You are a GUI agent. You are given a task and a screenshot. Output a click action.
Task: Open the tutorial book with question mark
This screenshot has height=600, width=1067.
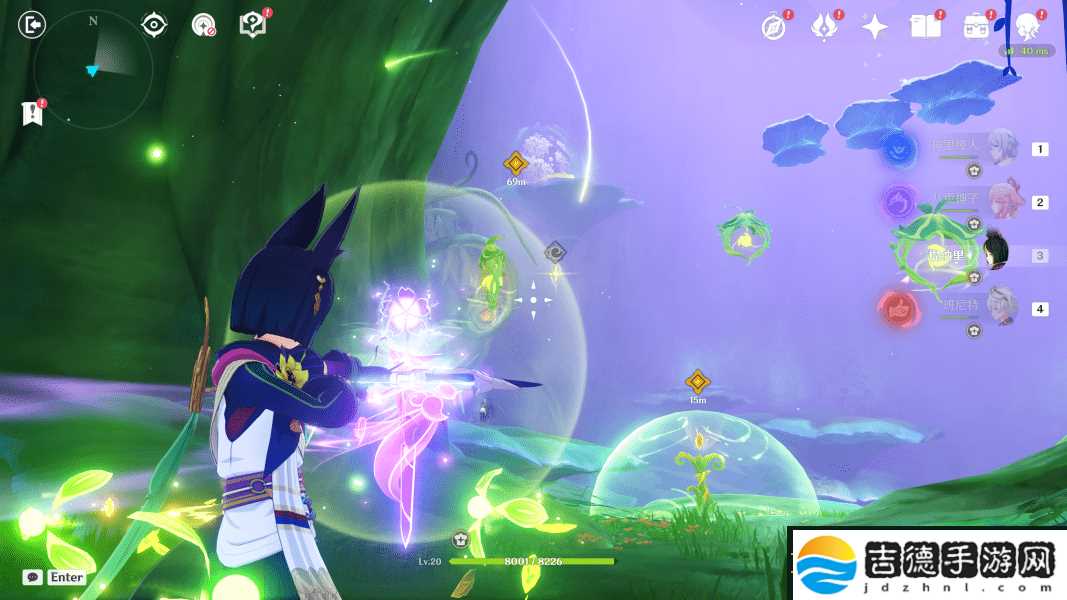(x=253, y=25)
